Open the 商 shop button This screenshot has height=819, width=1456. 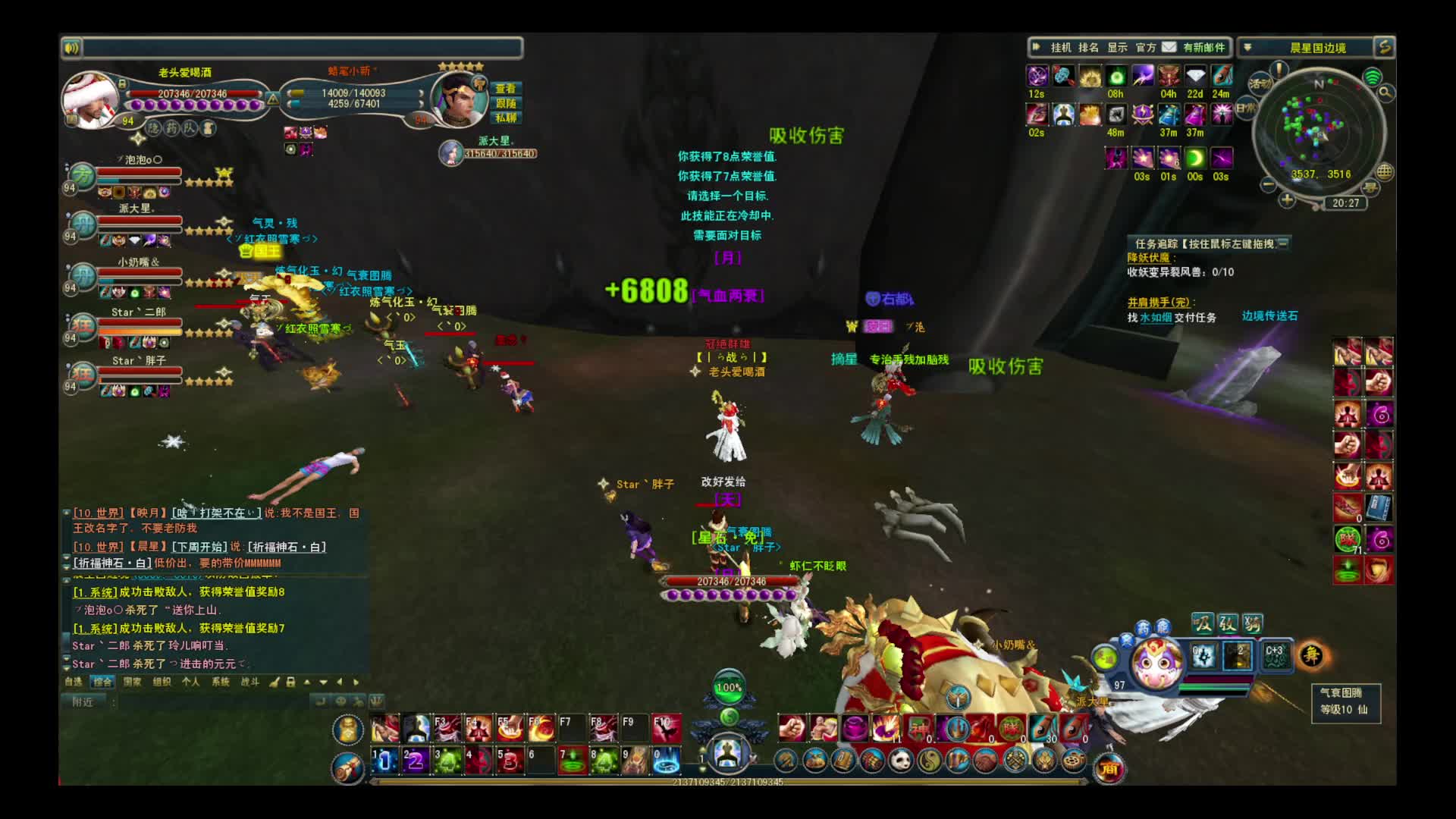click(1109, 770)
